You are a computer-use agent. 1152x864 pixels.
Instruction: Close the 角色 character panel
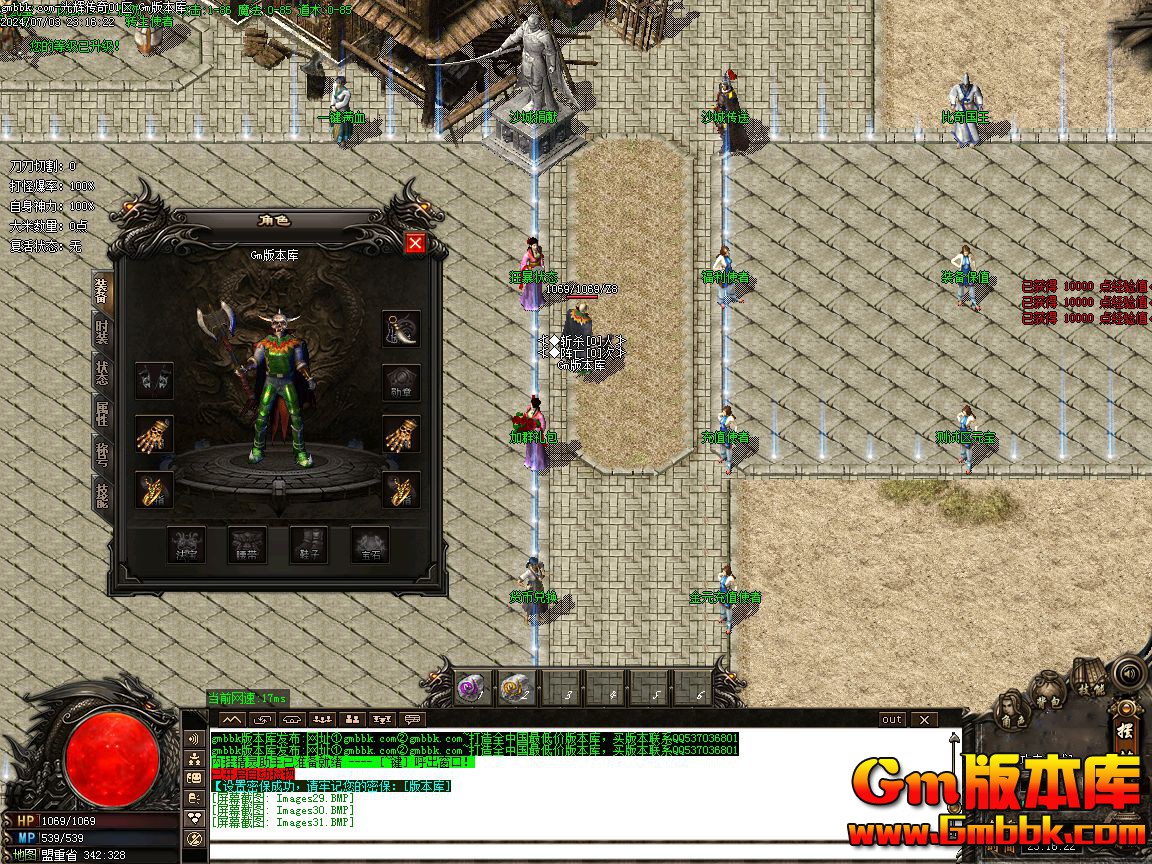coord(415,243)
